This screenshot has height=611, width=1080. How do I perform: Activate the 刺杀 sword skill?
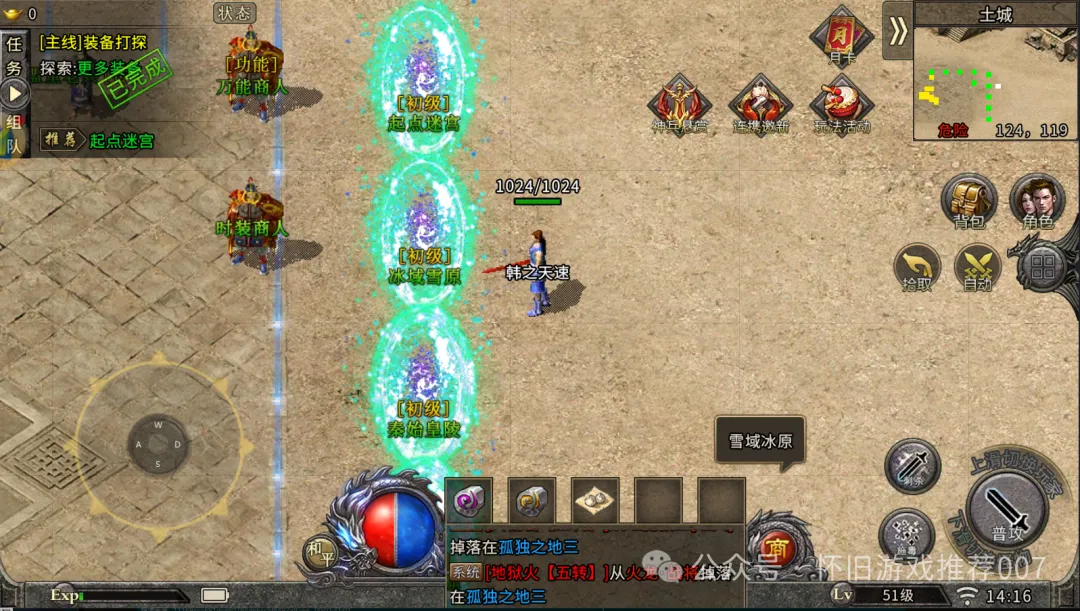click(912, 465)
